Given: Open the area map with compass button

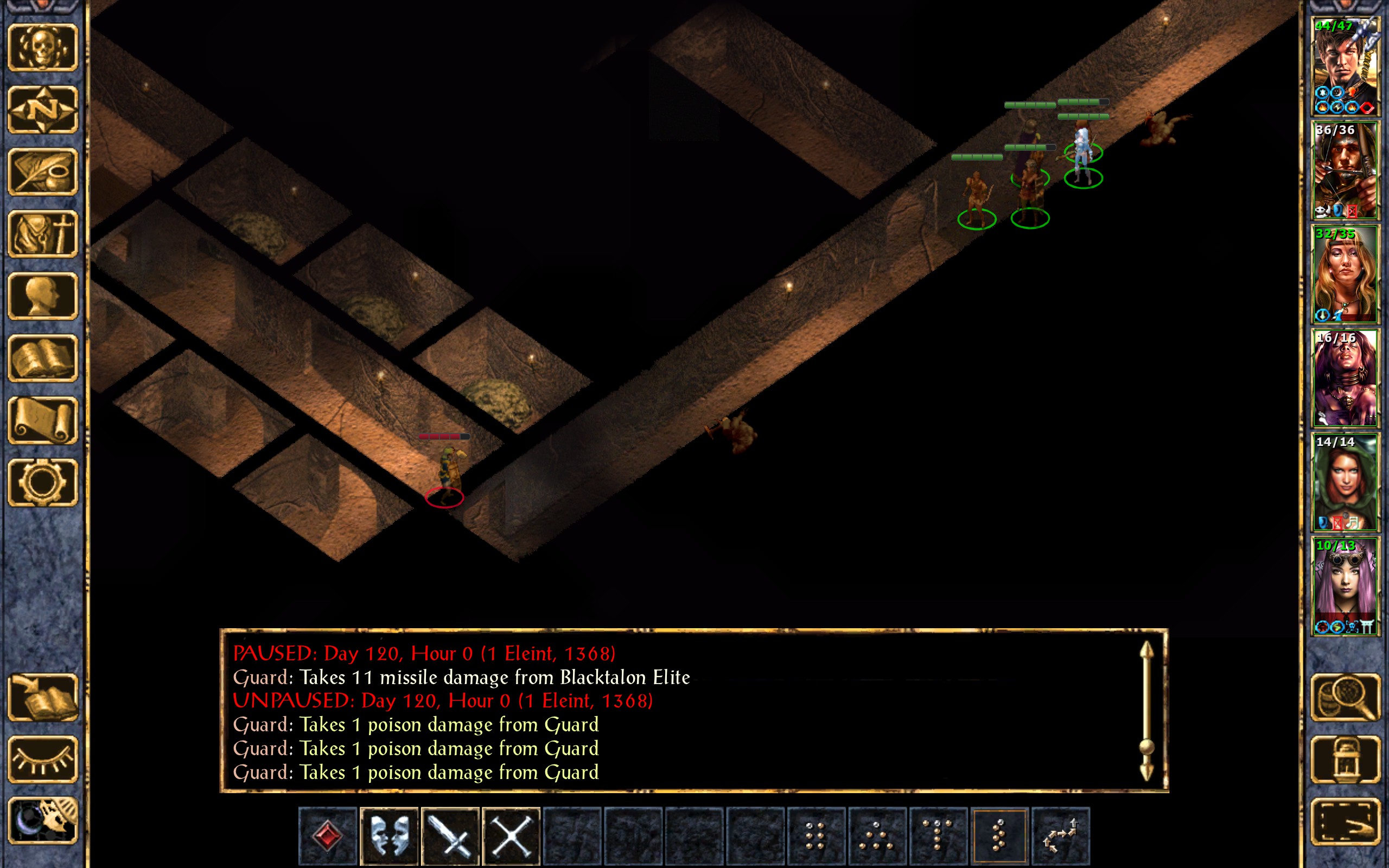Looking at the screenshot, I should click(43, 110).
